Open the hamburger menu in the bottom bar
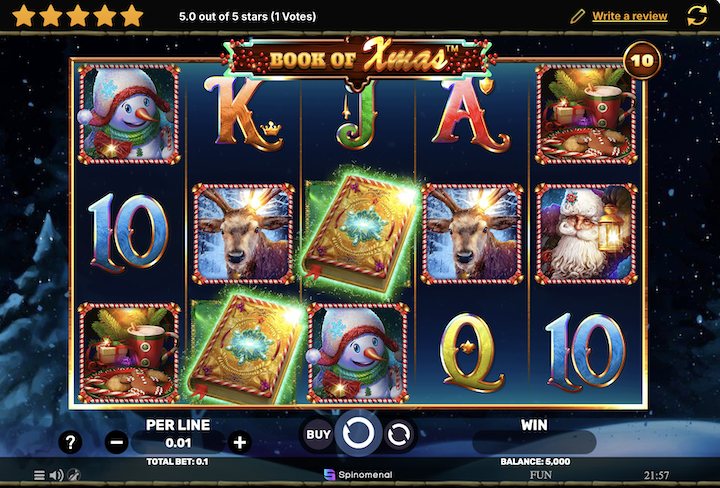 click(39, 475)
